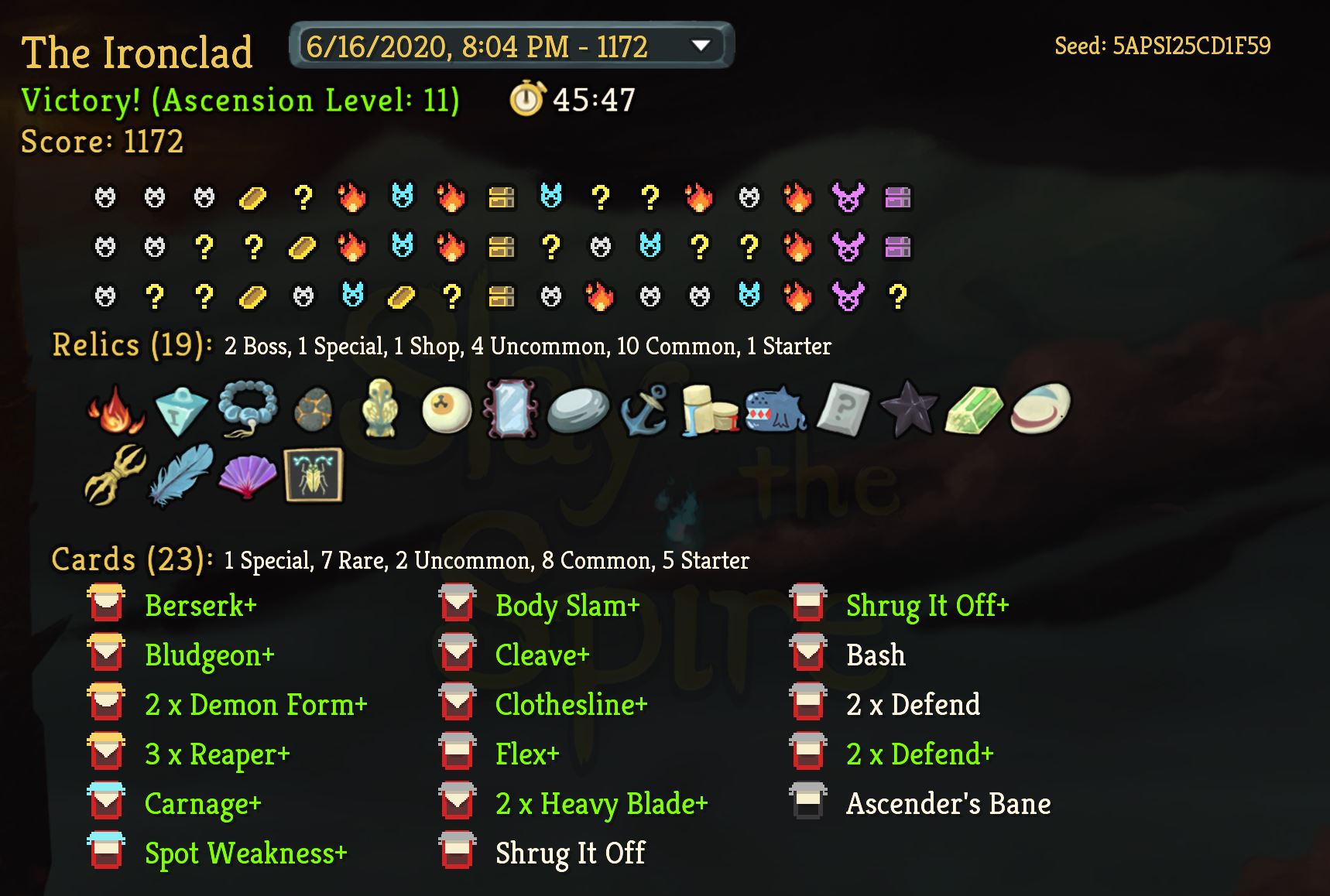Inspect the blue whale relic
Screen dimensions: 1330x896
tap(776, 409)
